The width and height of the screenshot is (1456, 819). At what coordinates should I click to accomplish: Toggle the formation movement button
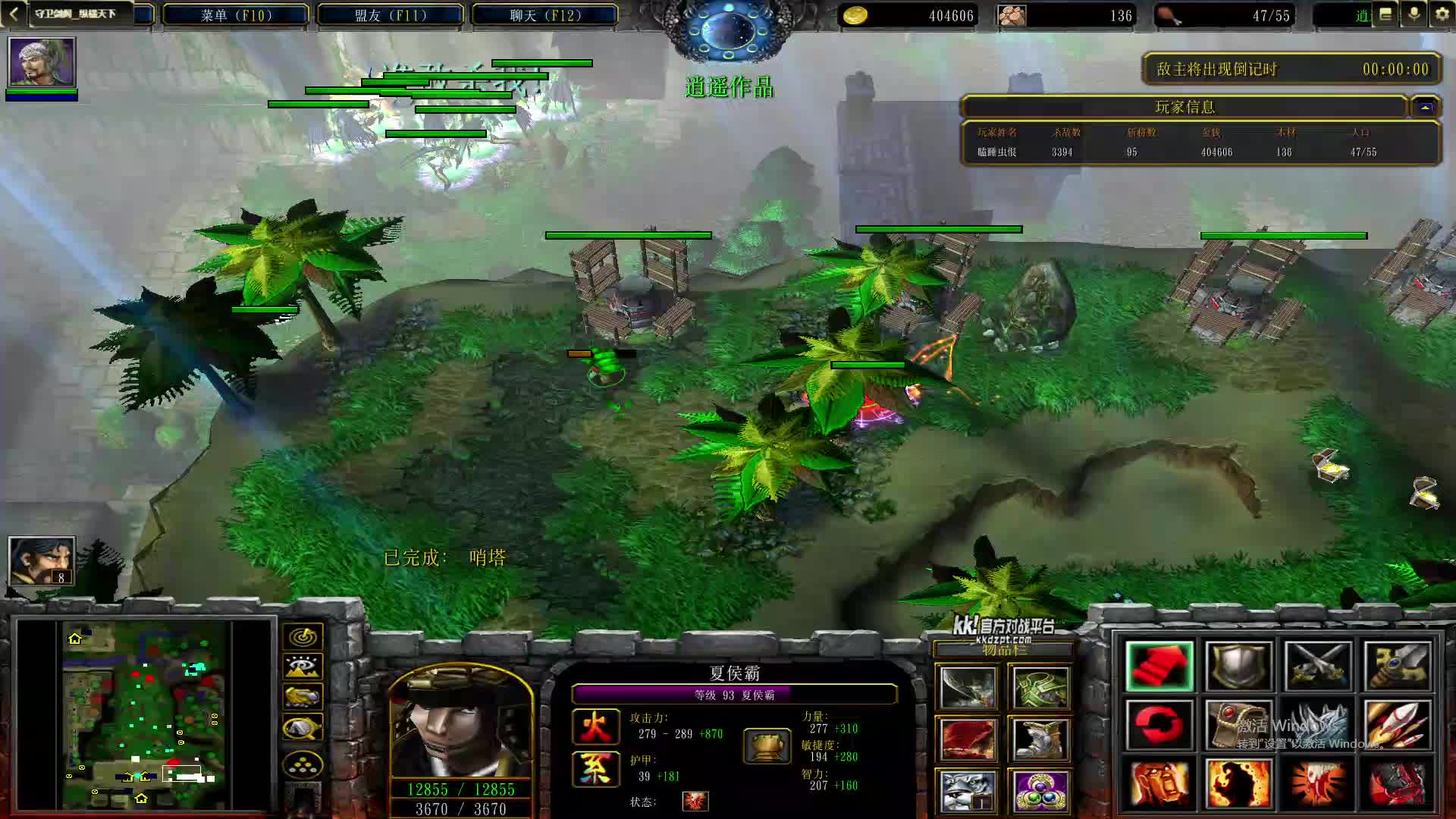click(303, 765)
